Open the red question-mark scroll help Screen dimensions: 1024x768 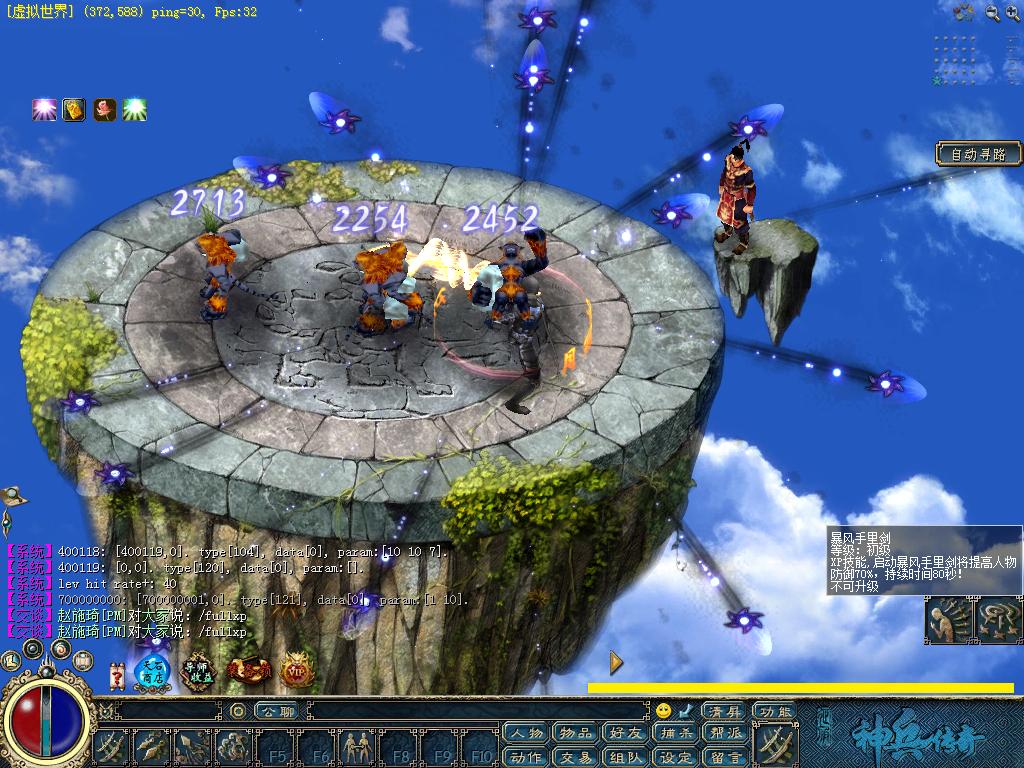tap(117, 676)
